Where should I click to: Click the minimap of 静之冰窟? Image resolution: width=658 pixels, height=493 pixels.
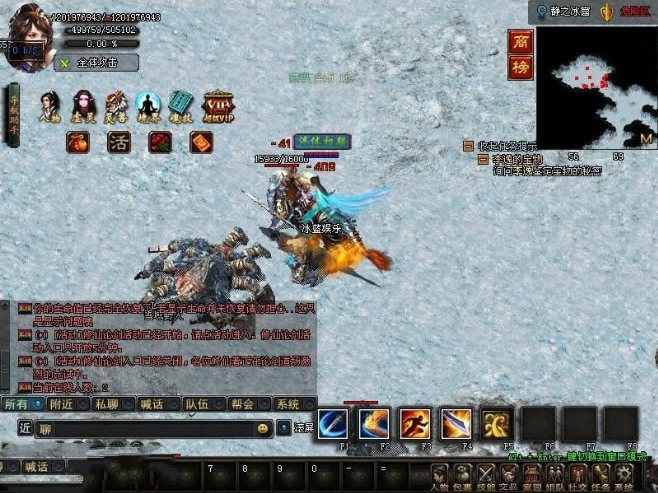594,88
